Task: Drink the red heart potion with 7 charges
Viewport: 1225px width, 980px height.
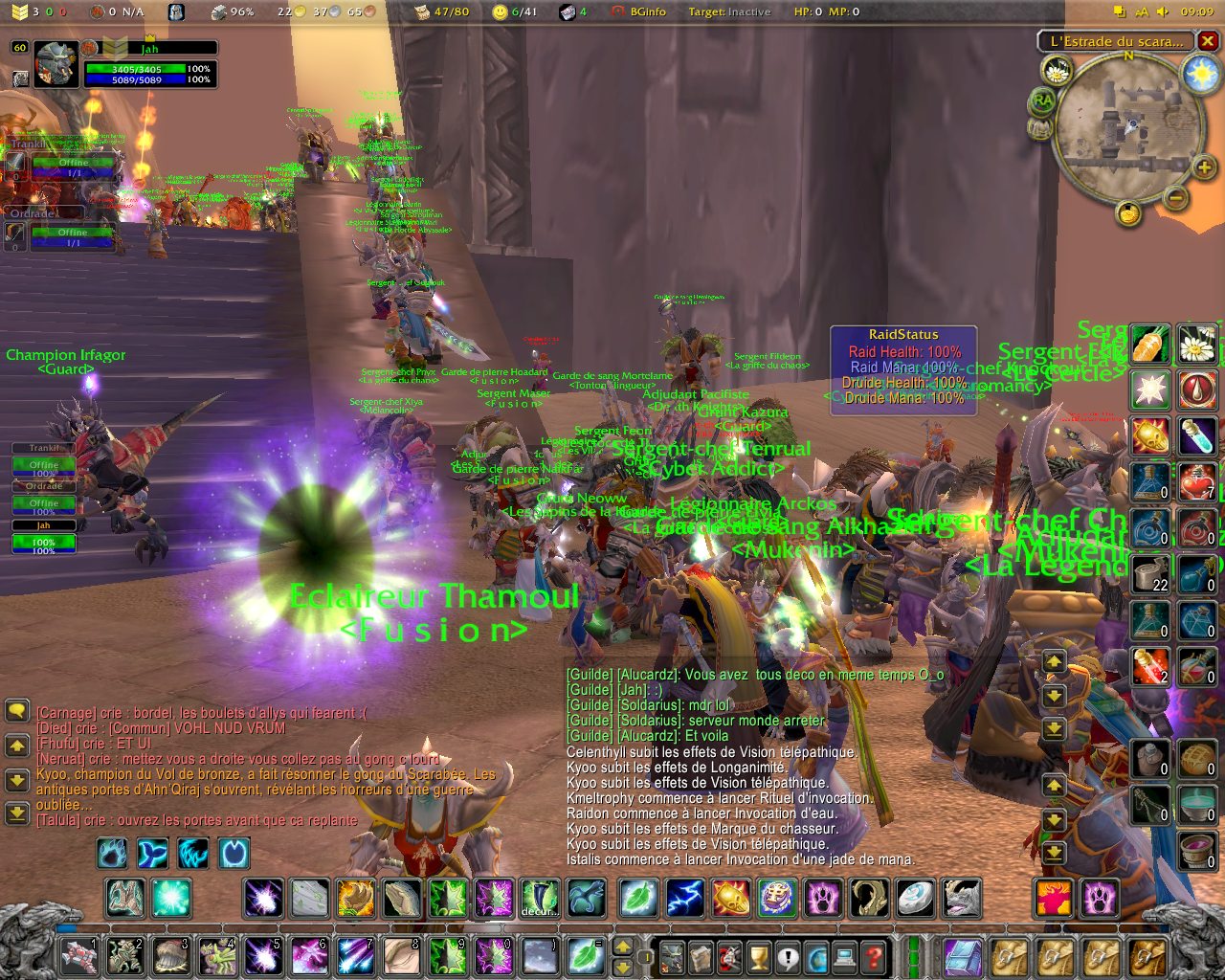Action: click(x=1197, y=481)
